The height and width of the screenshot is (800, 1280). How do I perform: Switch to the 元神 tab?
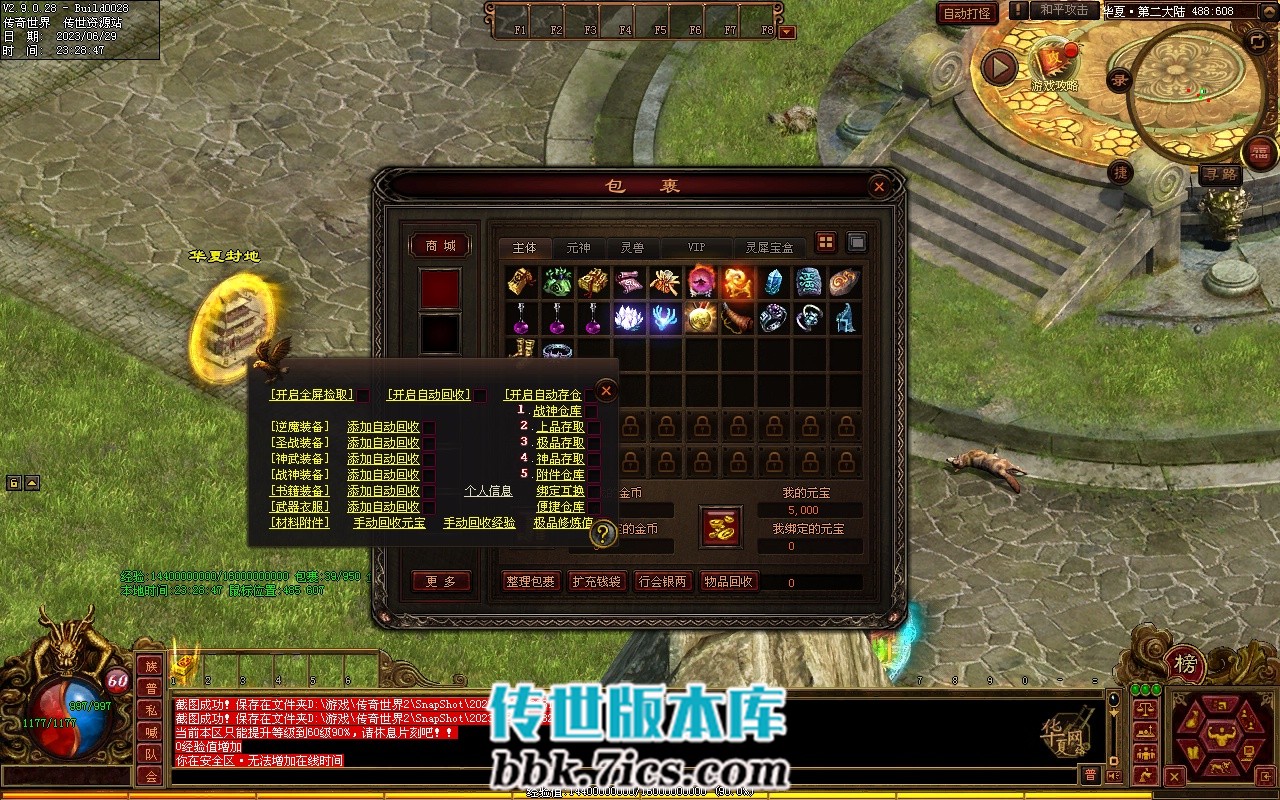coord(578,247)
